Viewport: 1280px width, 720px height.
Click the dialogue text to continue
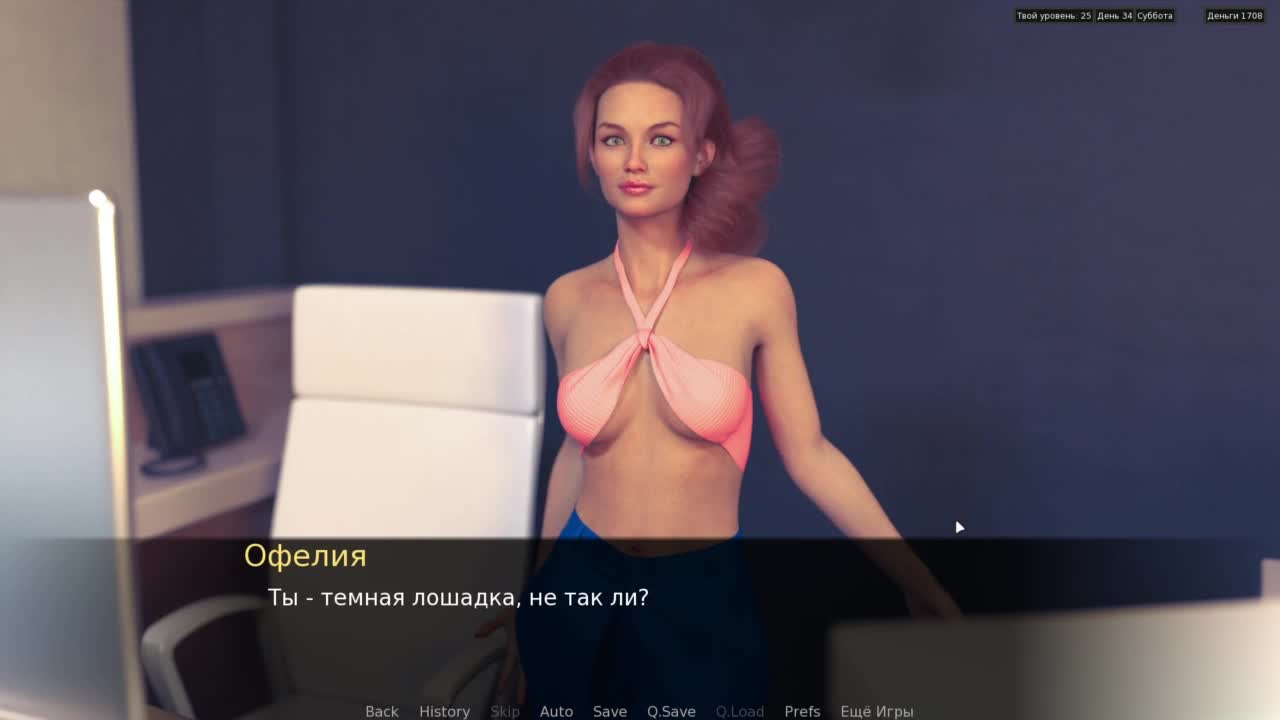click(x=458, y=598)
